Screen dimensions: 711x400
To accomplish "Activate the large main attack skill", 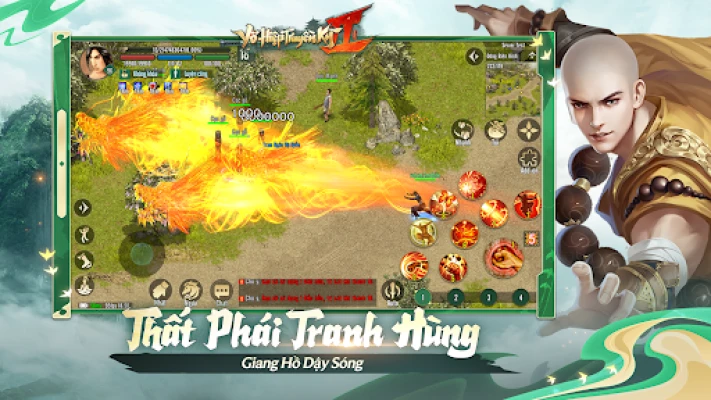I will 504,258.
